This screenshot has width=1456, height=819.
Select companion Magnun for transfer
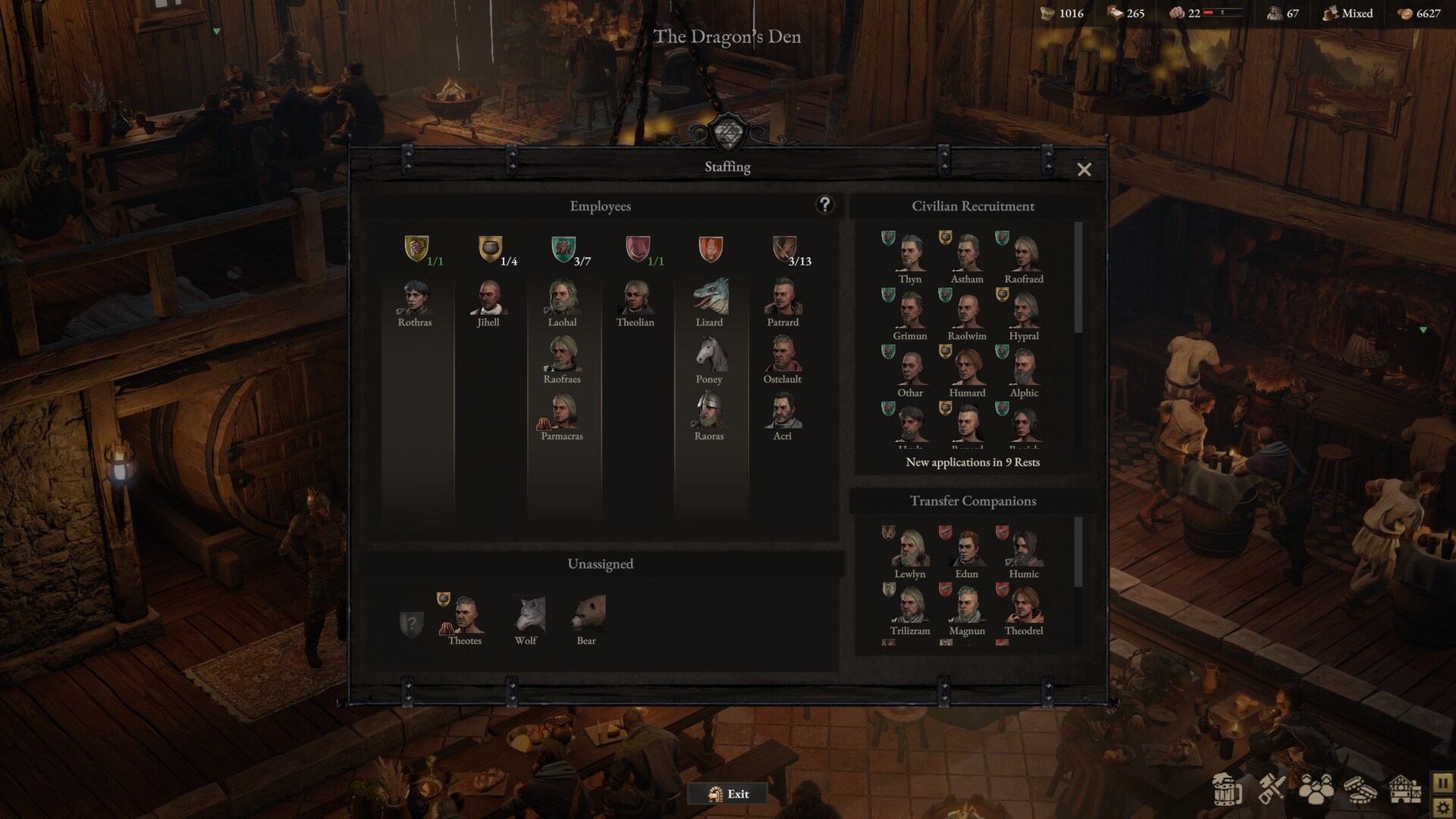[x=967, y=607]
